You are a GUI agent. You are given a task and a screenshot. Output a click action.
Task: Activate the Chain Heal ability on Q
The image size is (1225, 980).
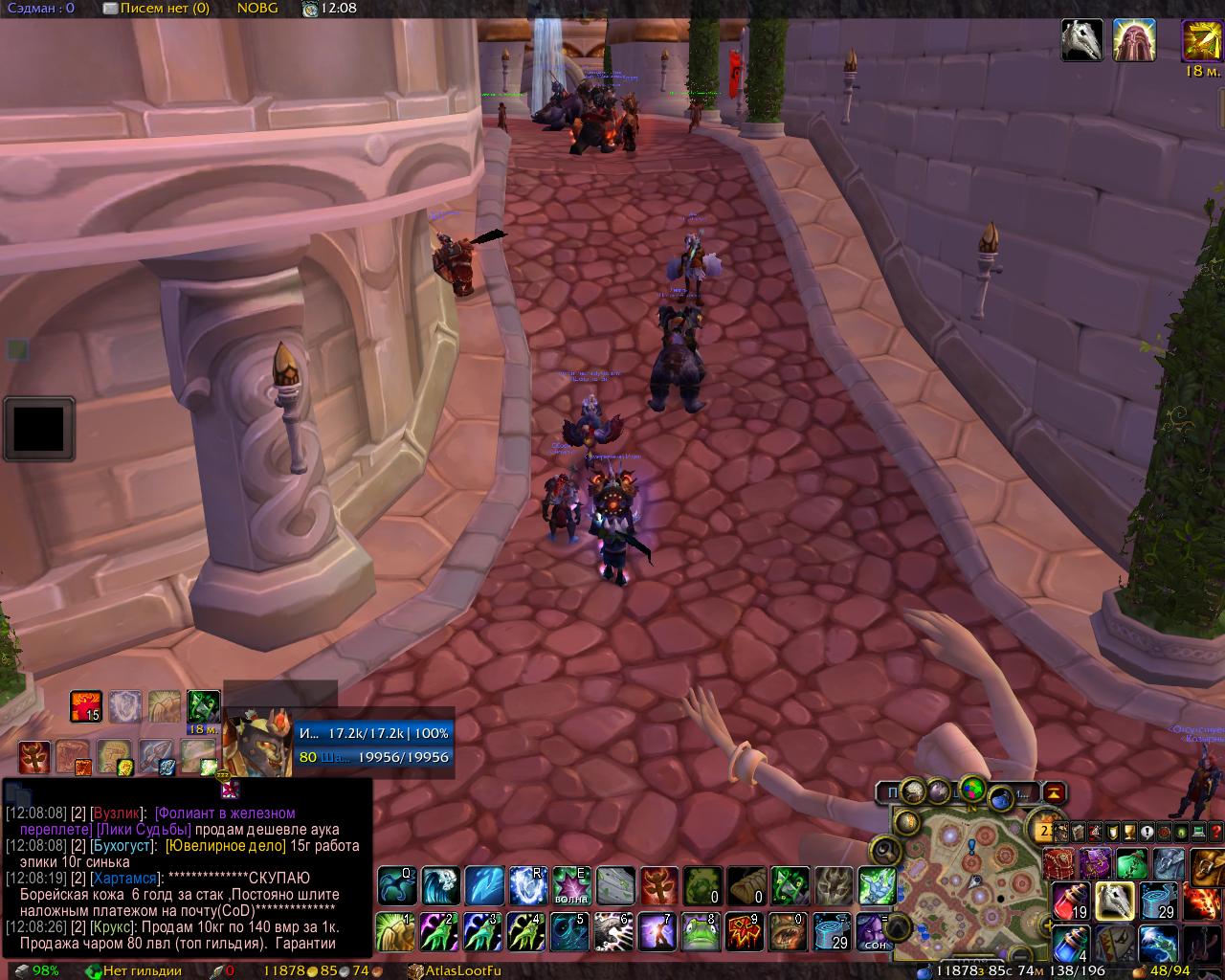click(396, 886)
